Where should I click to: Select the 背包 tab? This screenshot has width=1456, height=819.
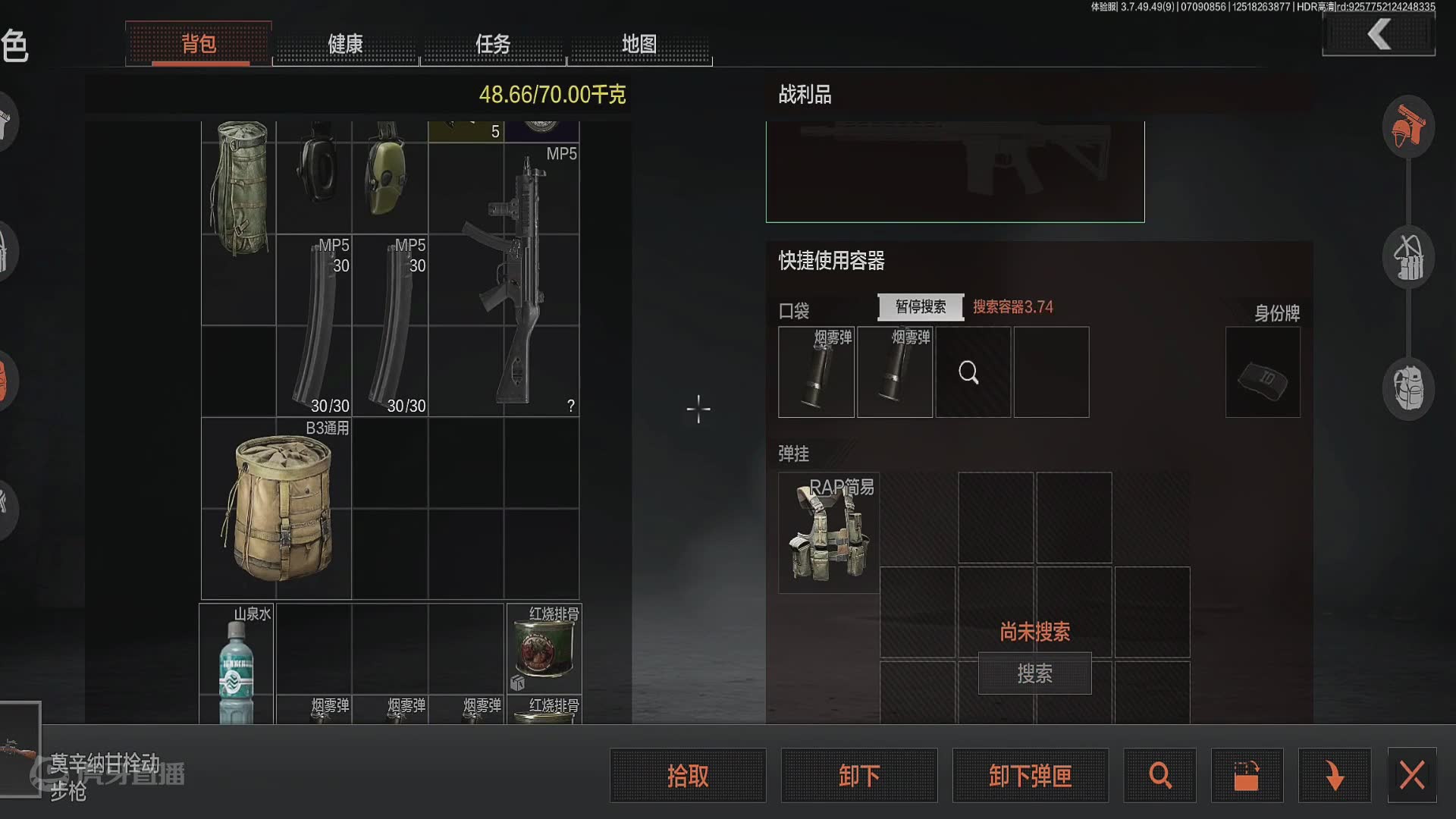[x=199, y=45]
